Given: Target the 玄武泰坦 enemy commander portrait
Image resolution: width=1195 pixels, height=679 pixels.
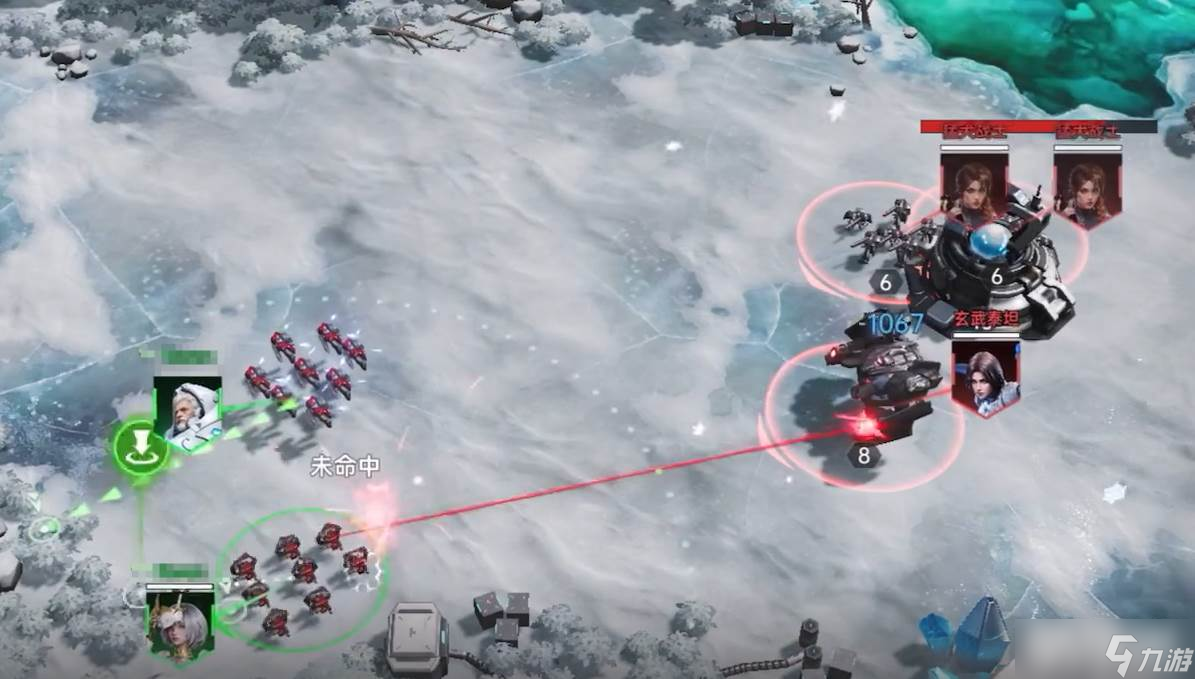Looking at the screenshot, I should pos(985,374).
